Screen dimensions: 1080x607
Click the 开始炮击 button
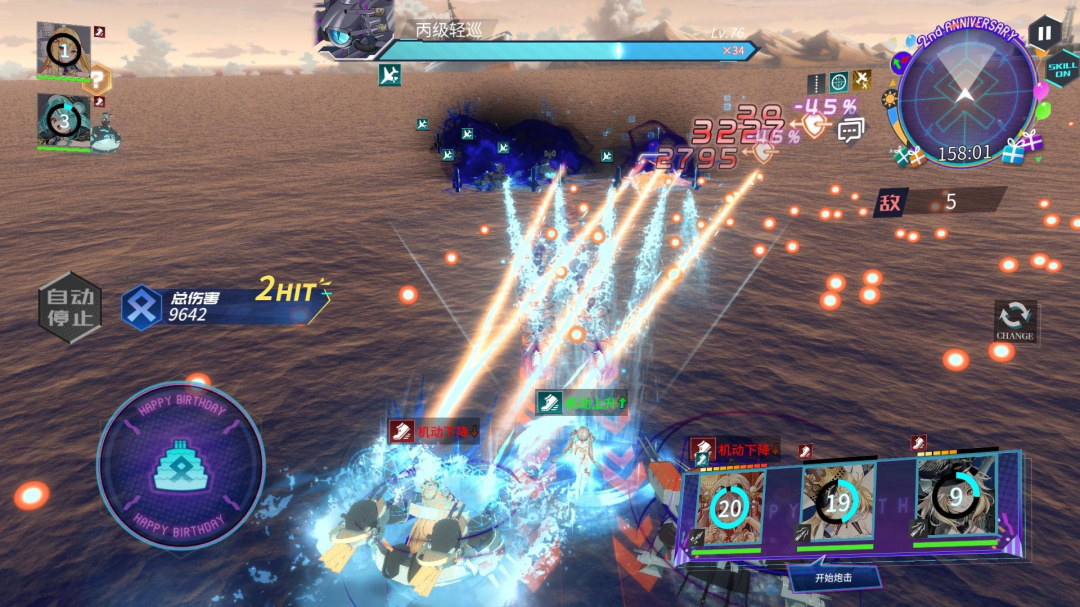pos(834,577)
